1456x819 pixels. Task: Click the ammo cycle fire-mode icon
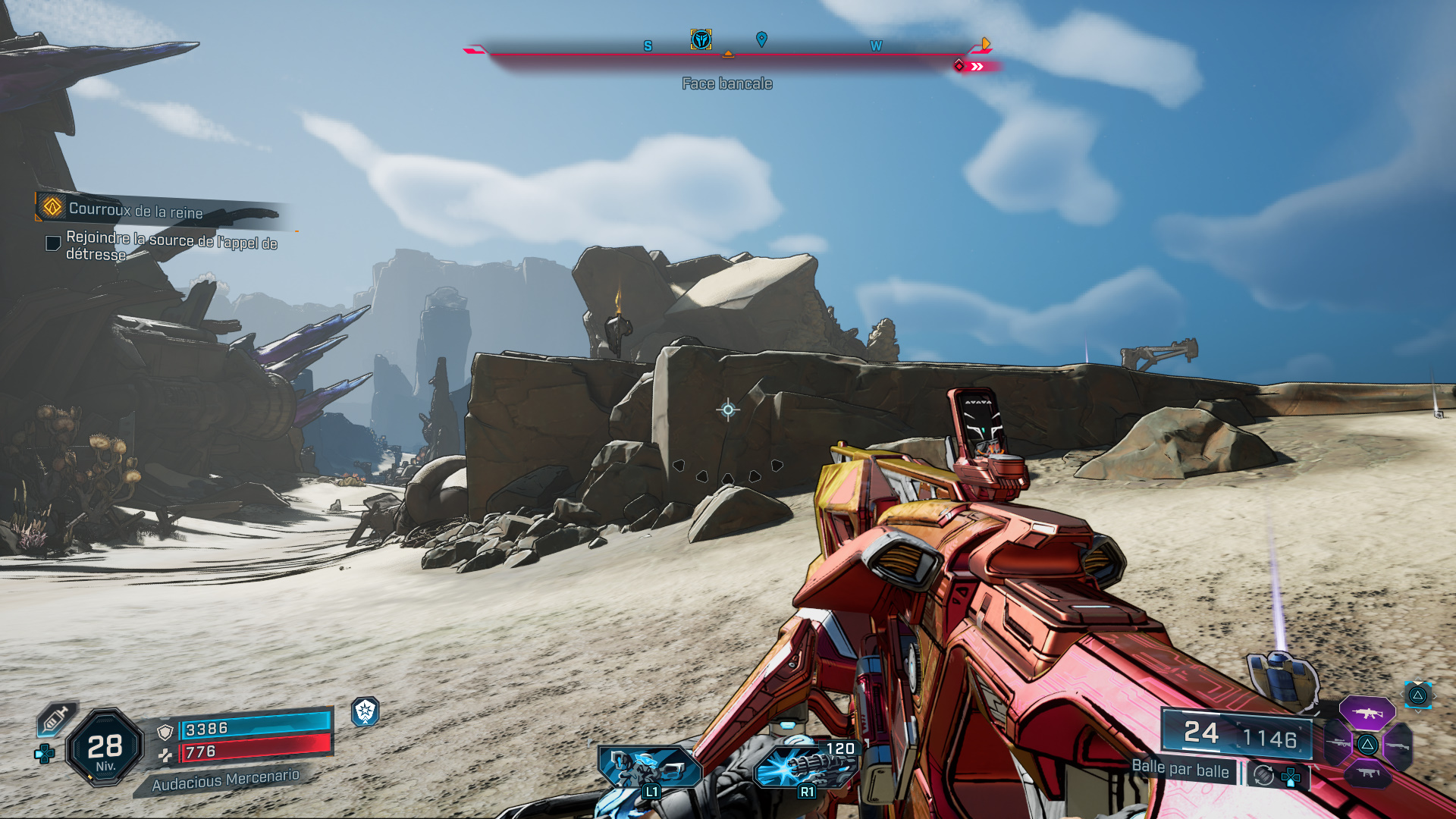click(x=1263, y=775)
